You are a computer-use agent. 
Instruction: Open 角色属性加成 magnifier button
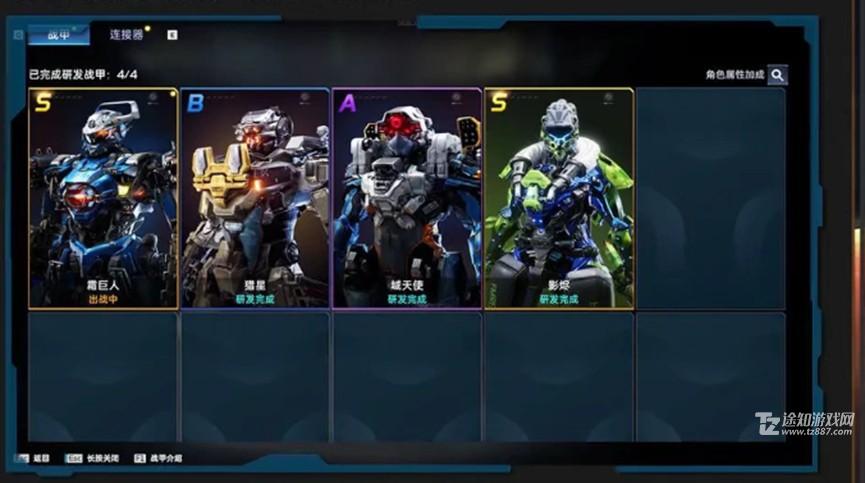777,75
